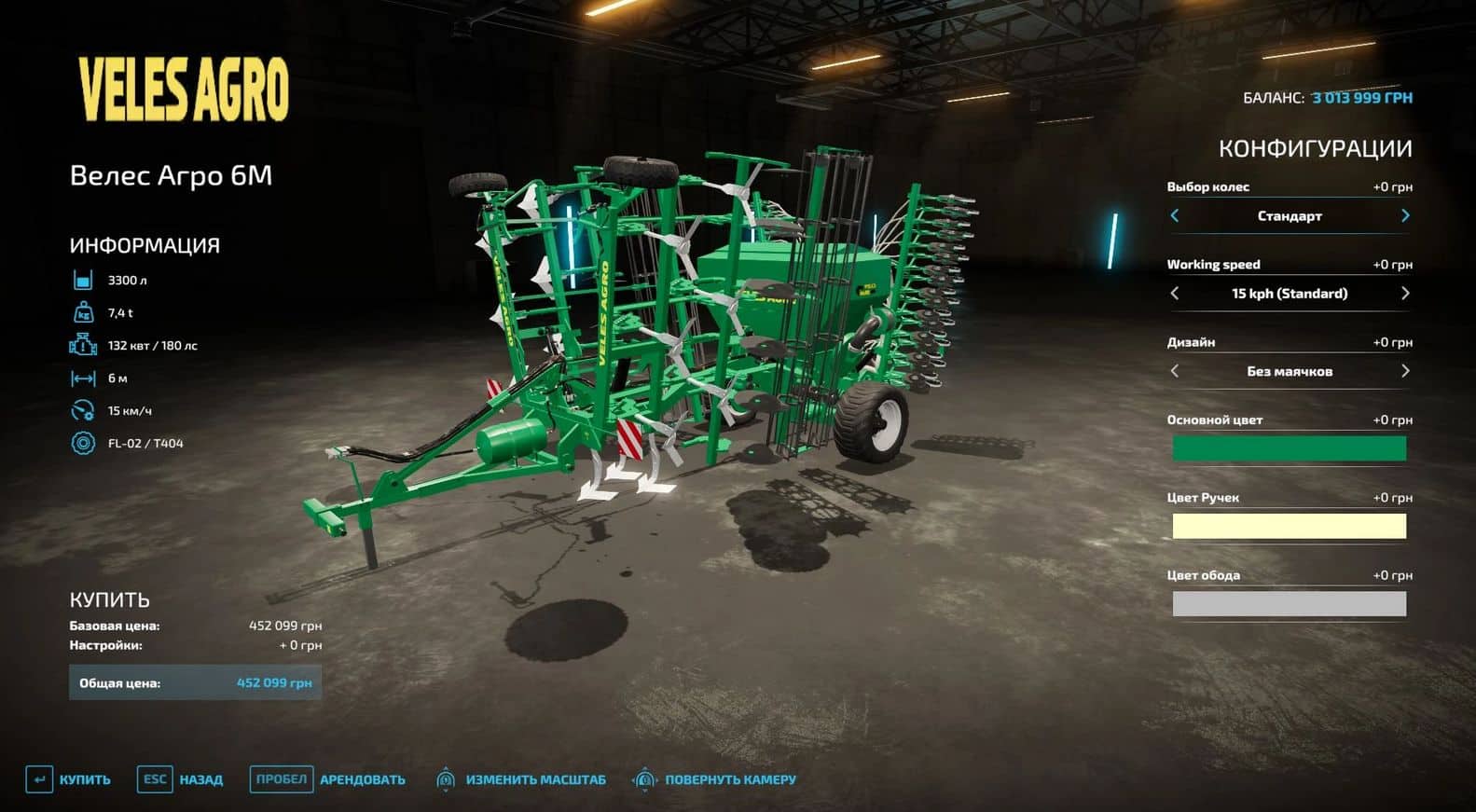The width and height of the screenshot is (1476, 812).
Task: Click the speedometer icon near 15 км/ч
Action: (x=83, y=409)
